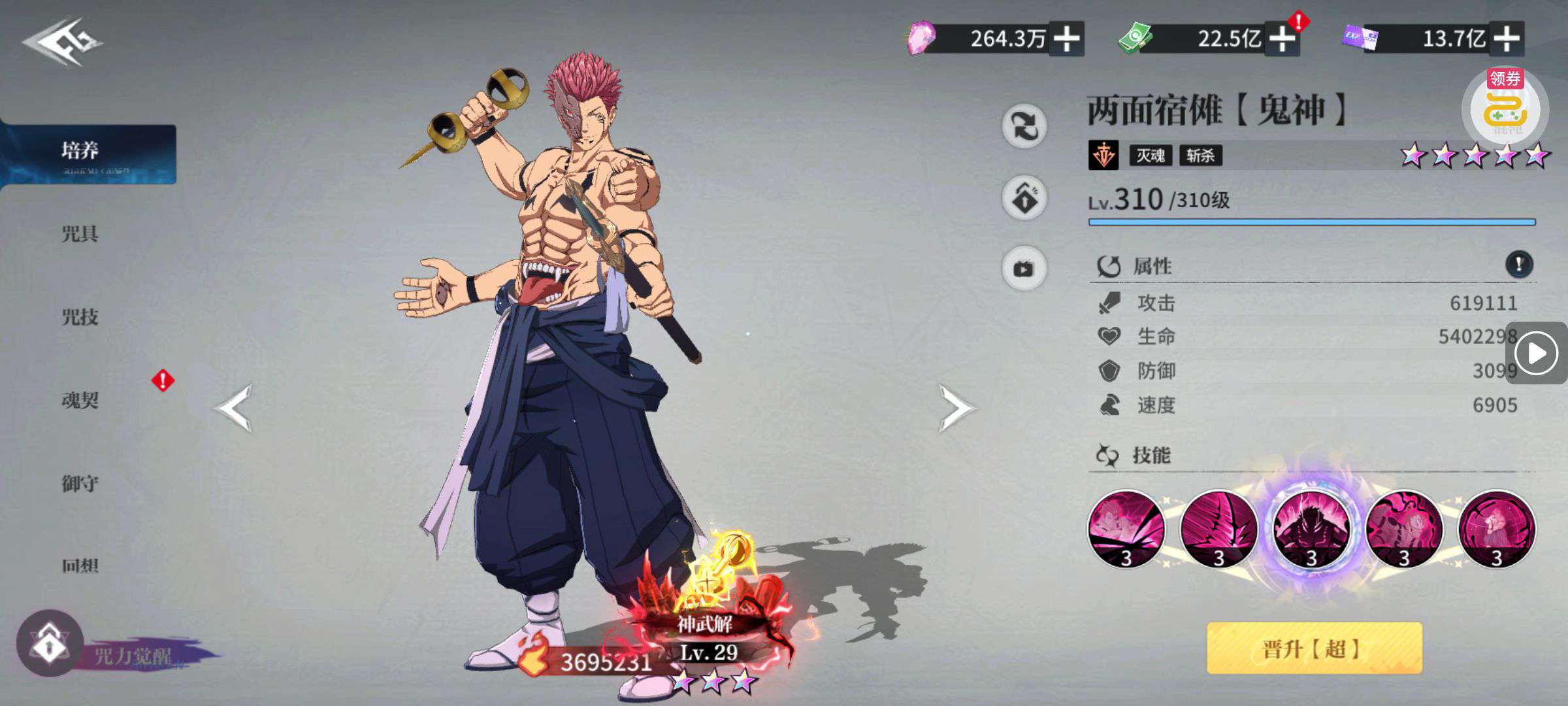Tap the 晋升【超】 promote button

tap(1314, 648)
